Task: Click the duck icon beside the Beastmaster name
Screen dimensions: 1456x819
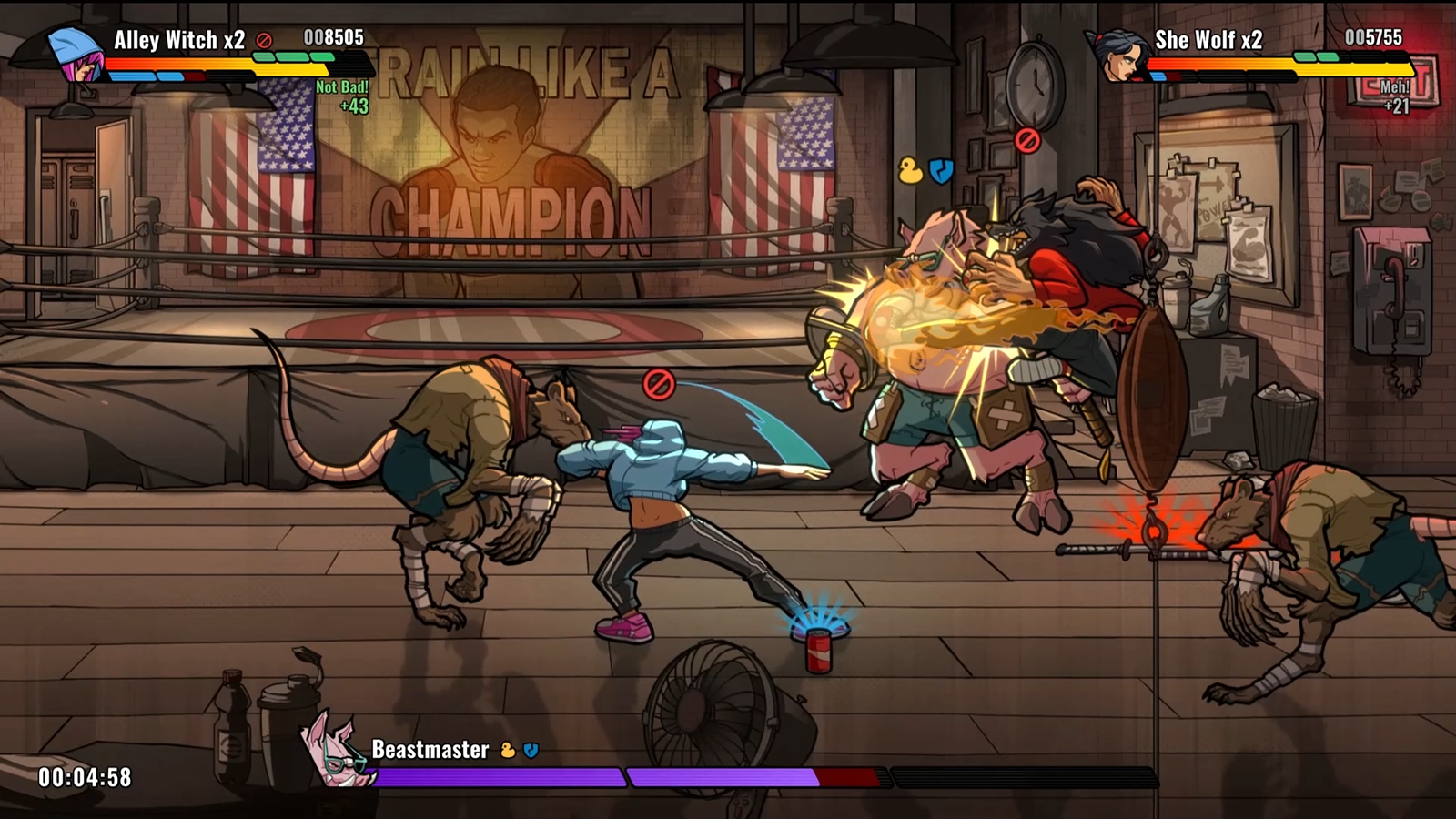Action: click(x=508, y=751)
